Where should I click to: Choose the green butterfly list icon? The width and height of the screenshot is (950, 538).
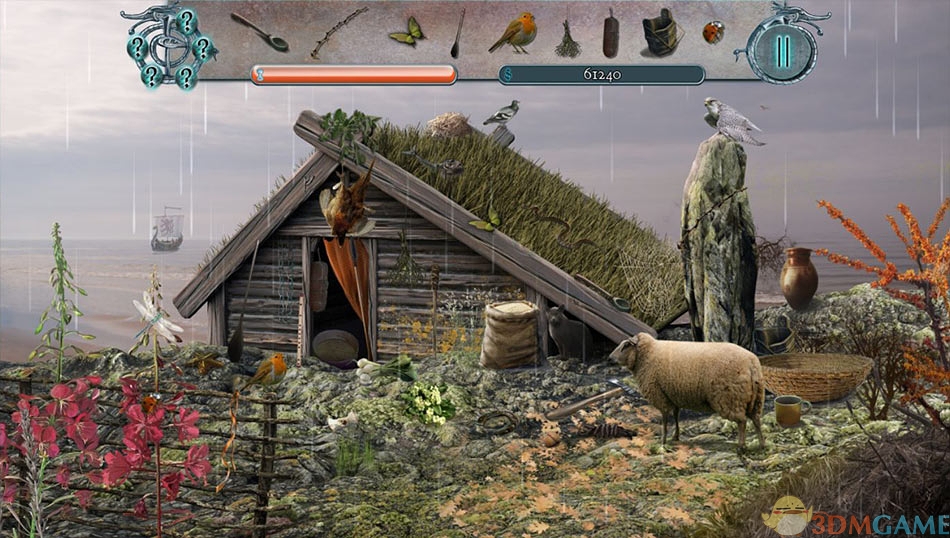(x=406, y=32)
